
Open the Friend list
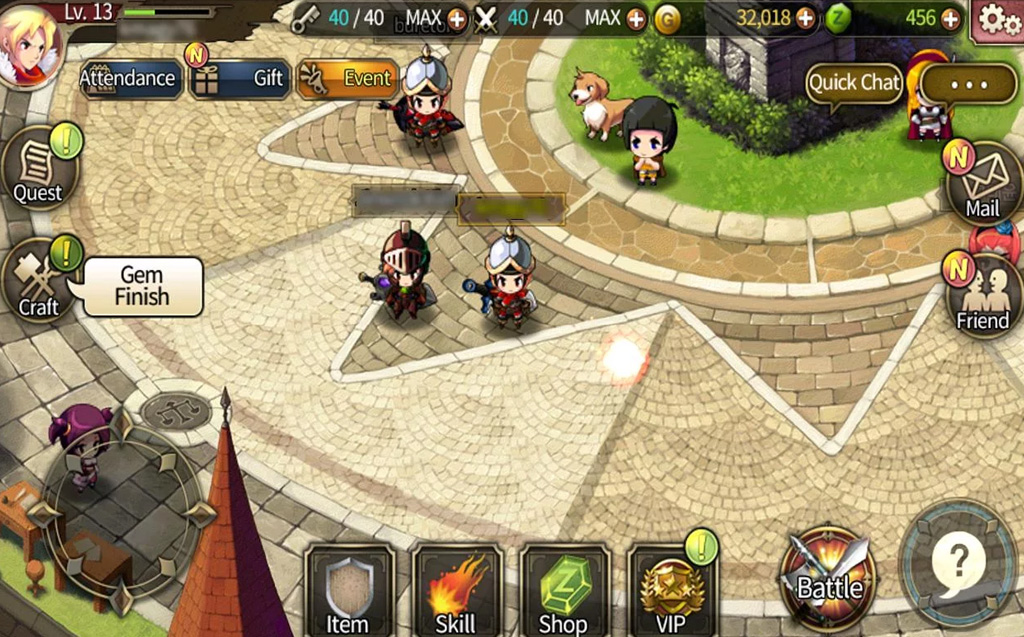982,296
